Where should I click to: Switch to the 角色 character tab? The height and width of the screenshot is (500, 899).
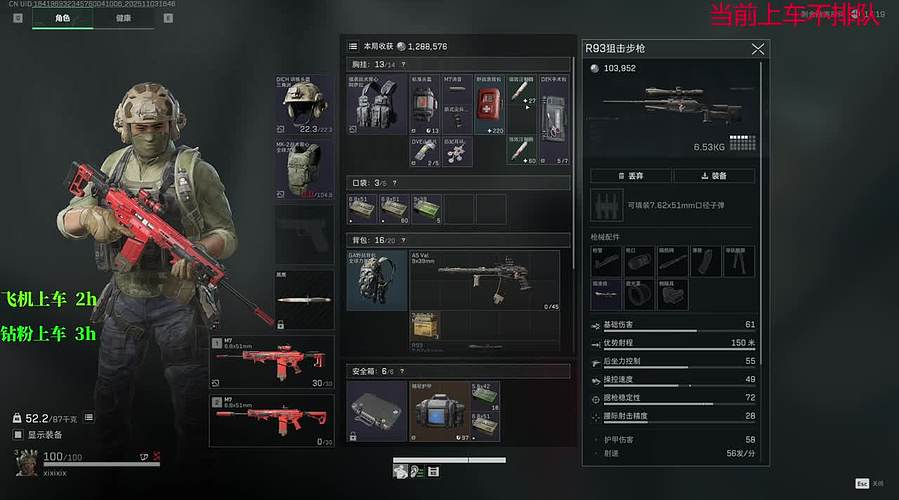(62, 18)
